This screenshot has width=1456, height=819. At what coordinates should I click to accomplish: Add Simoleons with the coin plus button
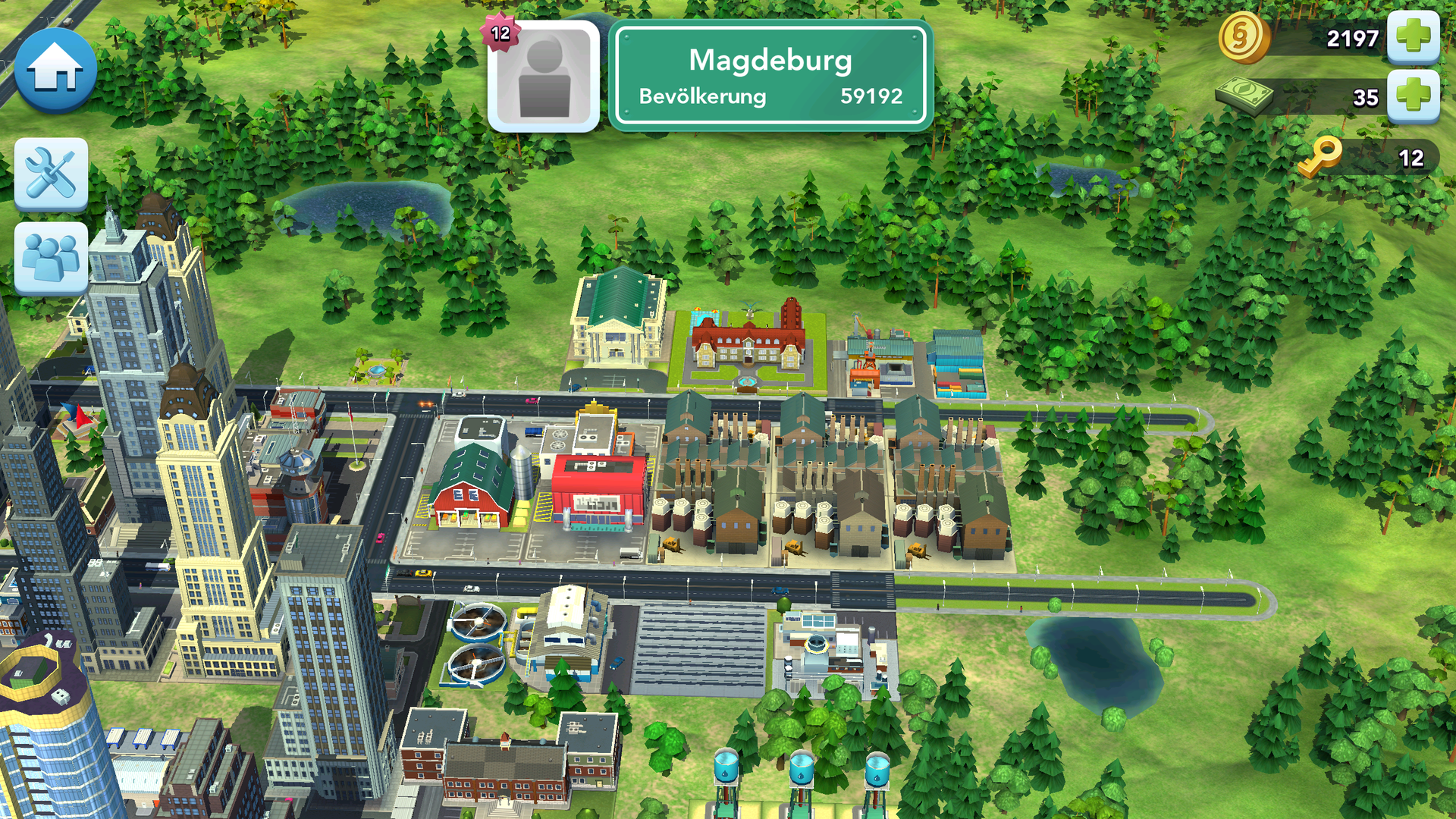(1413, 36)
